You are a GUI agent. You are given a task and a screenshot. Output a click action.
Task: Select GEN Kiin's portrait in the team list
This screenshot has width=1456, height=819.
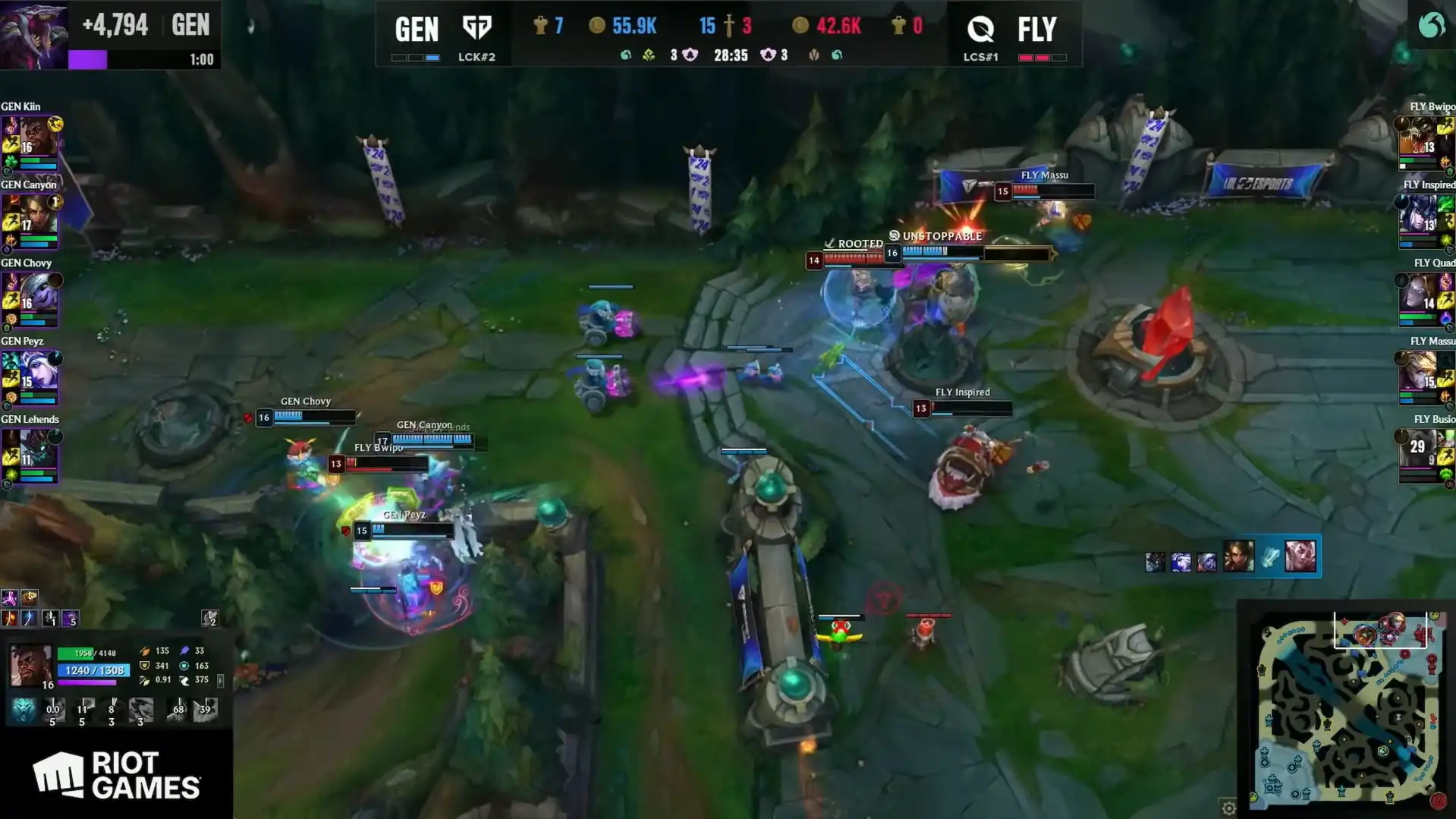click(x=36, y=137)
